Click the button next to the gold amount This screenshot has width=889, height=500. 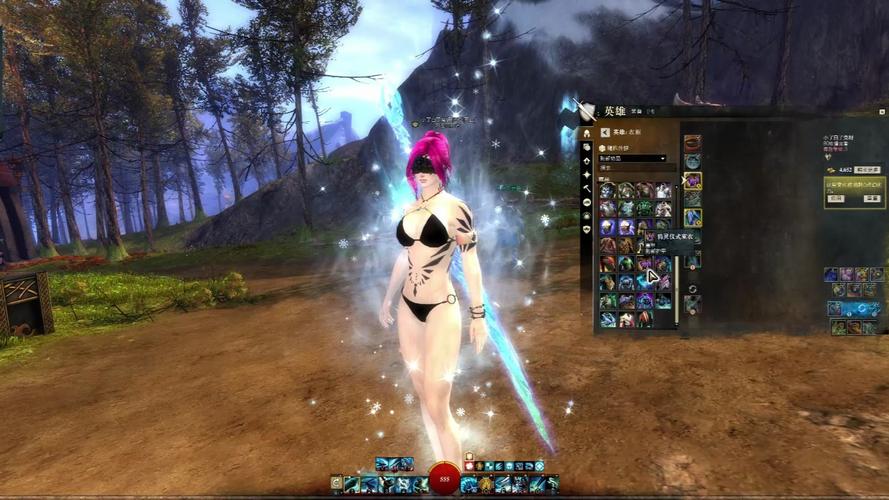coord(867,171)
